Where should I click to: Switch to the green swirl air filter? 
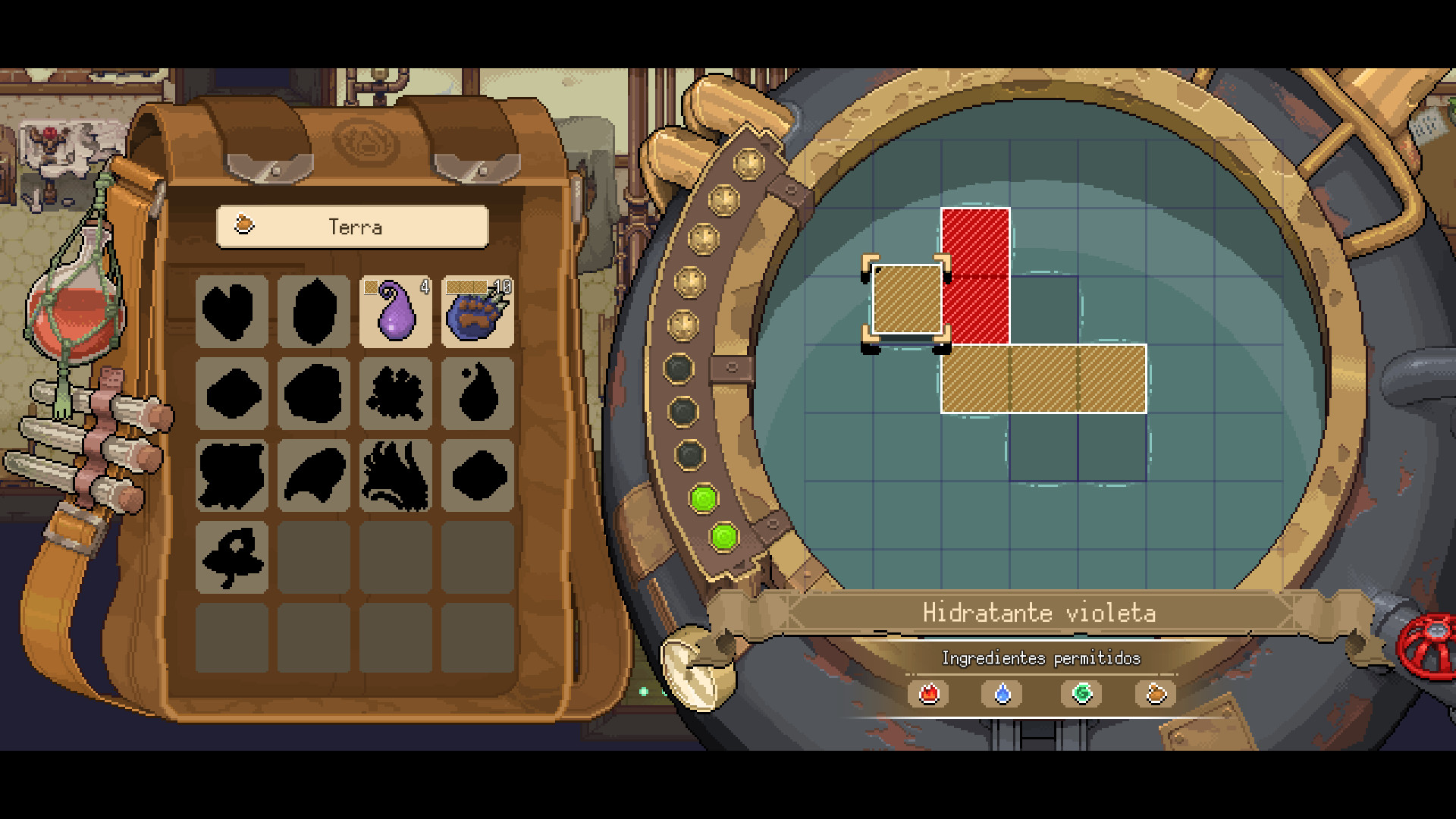coord(1081,694)
